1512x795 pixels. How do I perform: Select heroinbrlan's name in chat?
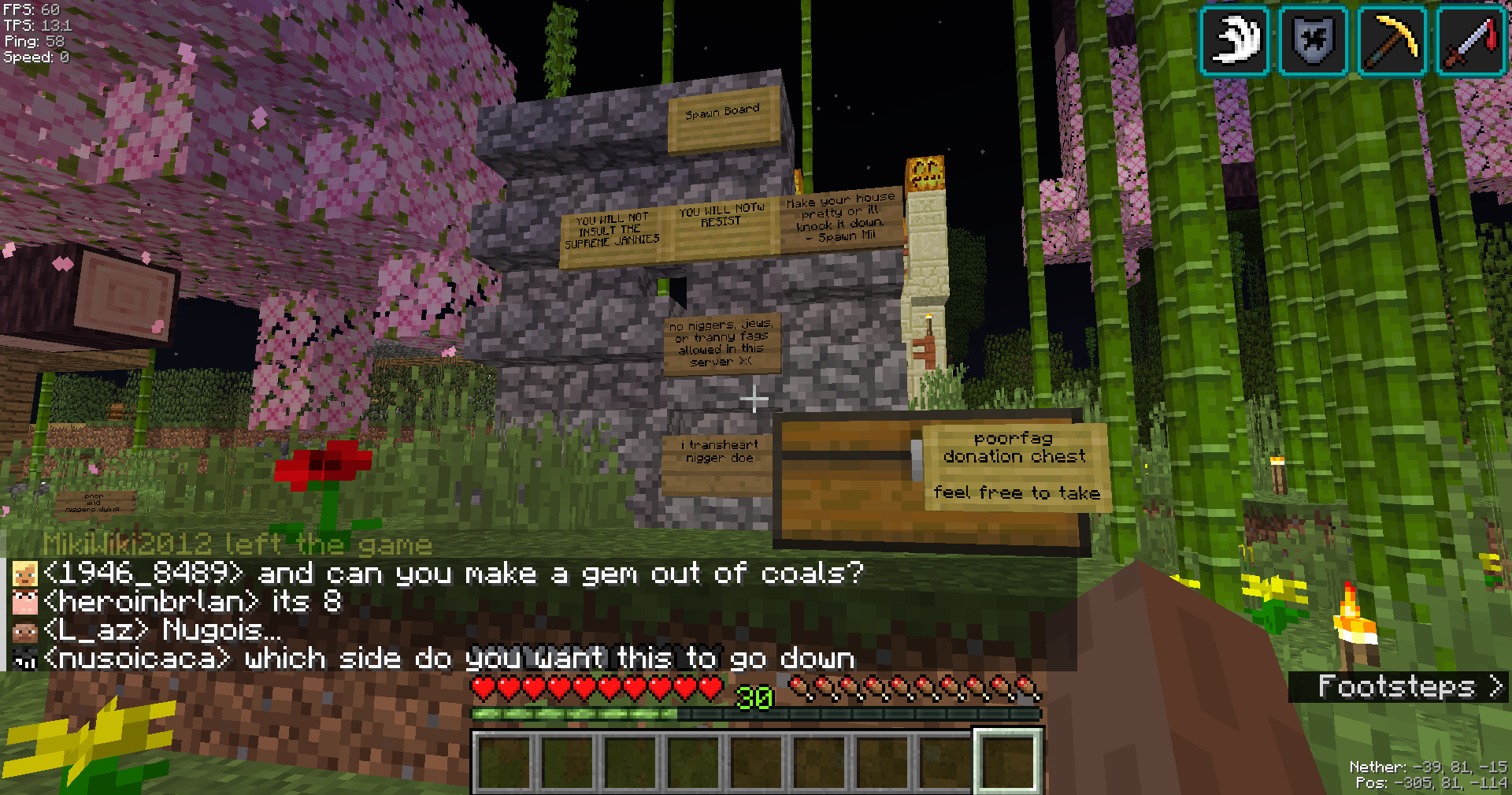151,602
